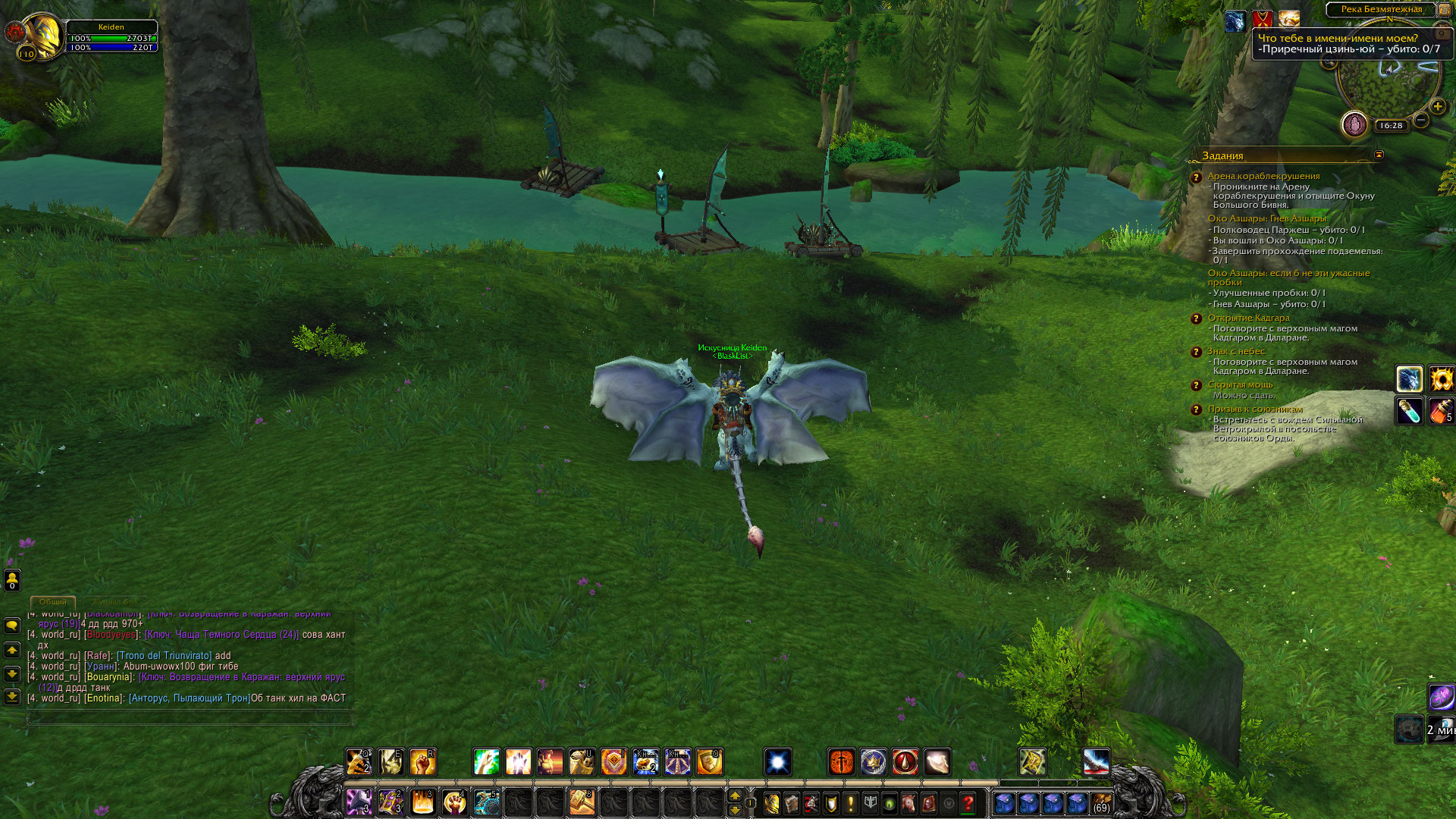Open the red question mark help button
The width and height of the screenshot is (1456, 819).
click(968, 802)
